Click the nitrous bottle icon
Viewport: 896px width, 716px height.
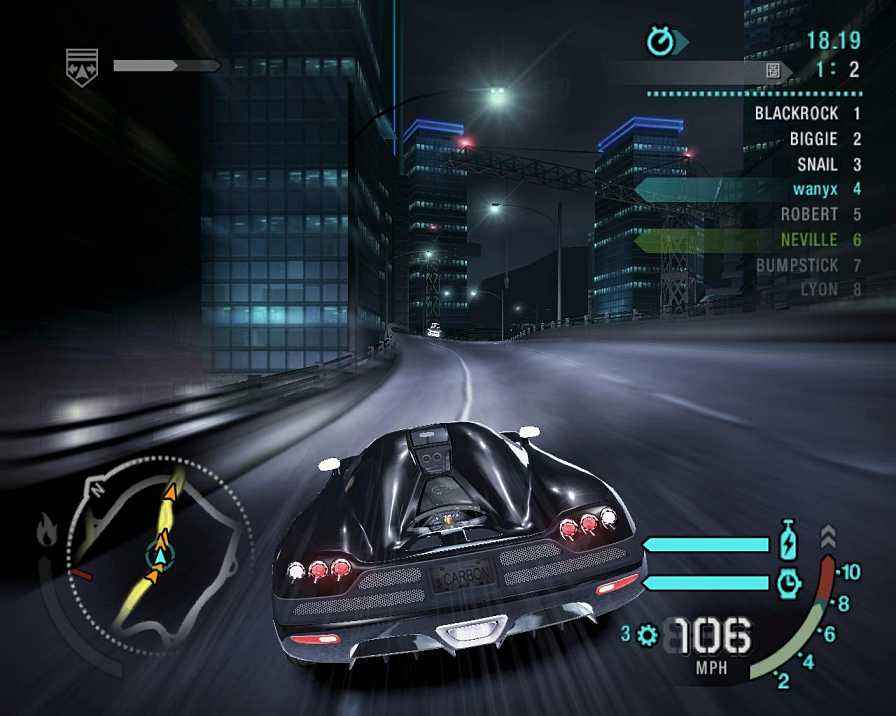[x=789, y=543]
